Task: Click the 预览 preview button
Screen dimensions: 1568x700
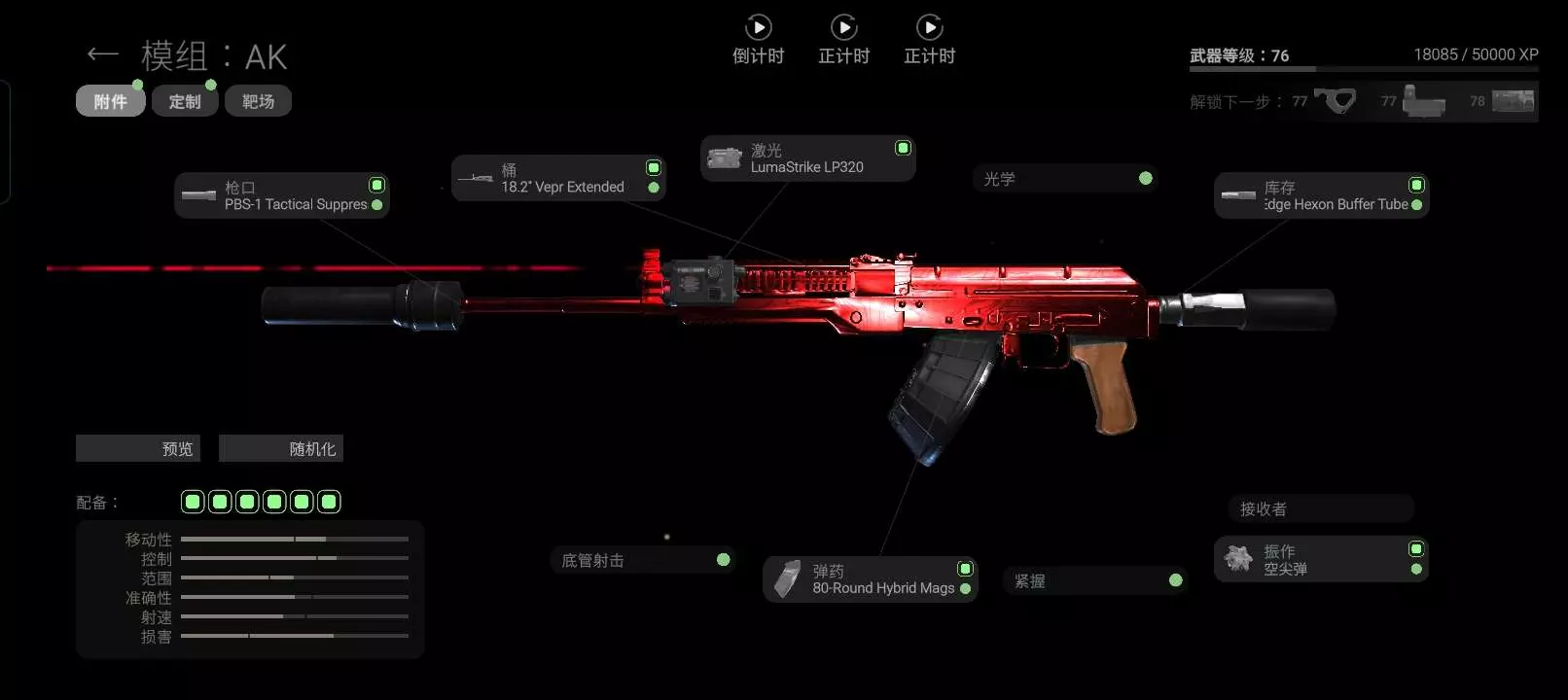Action: pos(138,448)
